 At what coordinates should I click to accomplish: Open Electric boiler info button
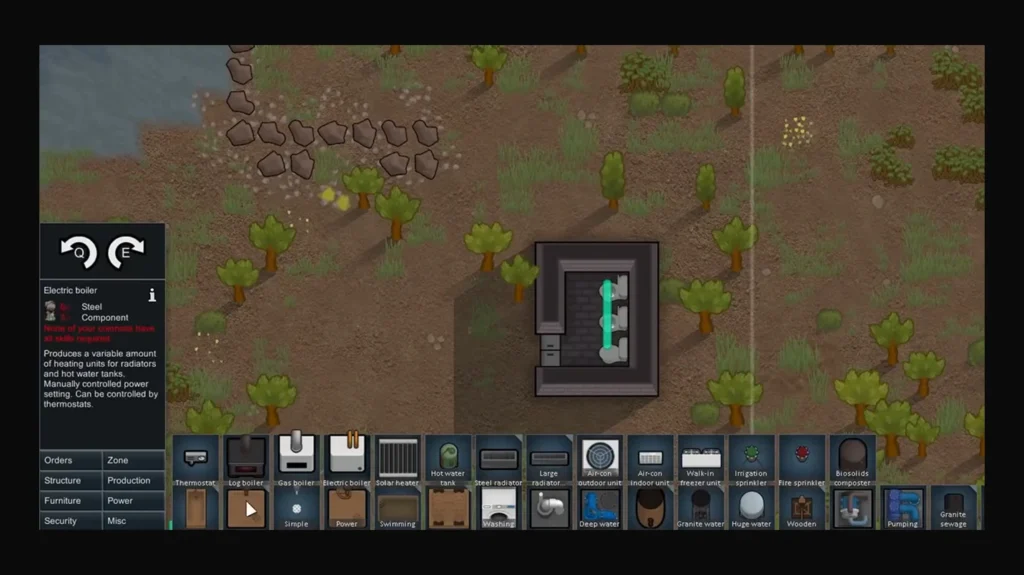pos(152,295)
